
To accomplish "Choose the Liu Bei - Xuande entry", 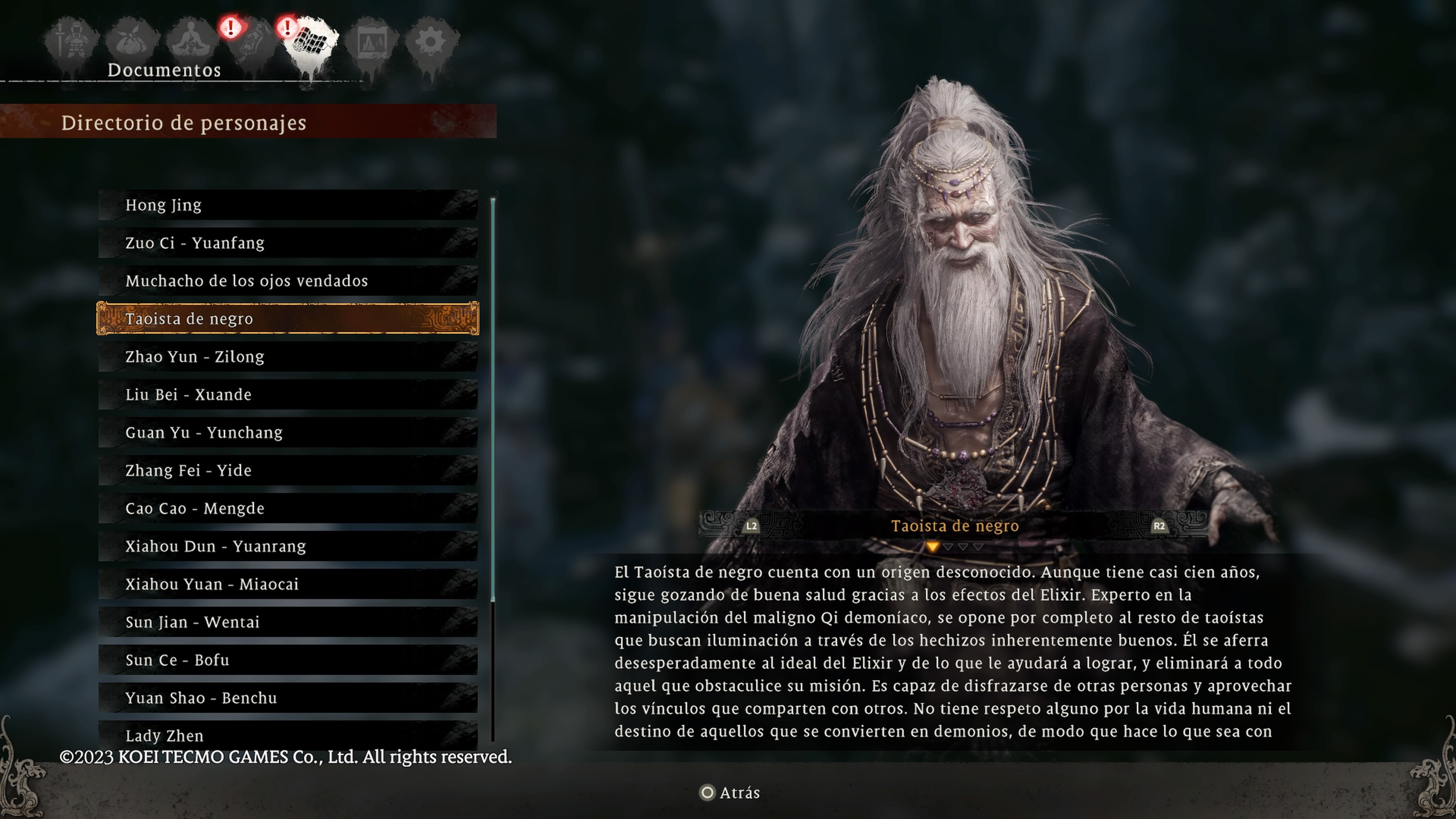I will click(288, 394).
